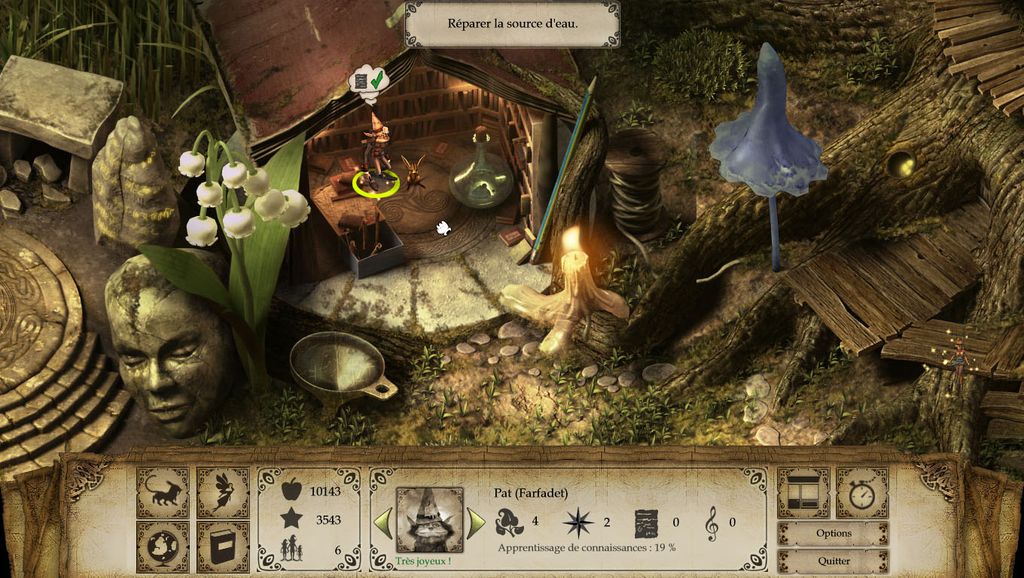1024x578 pixels.
Task: Click the stopwatch time icon
Action: (x=861, y=492)
